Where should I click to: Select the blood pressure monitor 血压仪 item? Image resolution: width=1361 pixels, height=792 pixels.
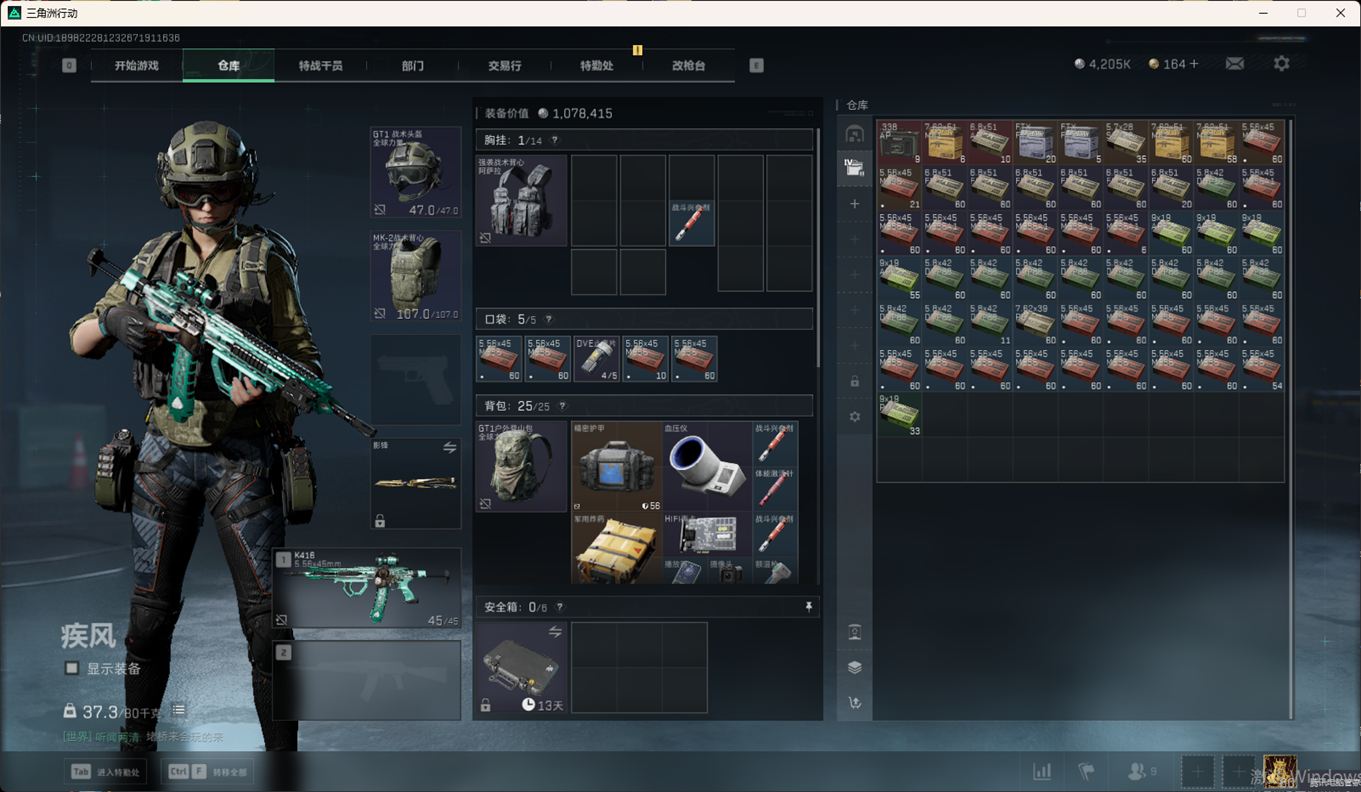click(x=706, y=466)
